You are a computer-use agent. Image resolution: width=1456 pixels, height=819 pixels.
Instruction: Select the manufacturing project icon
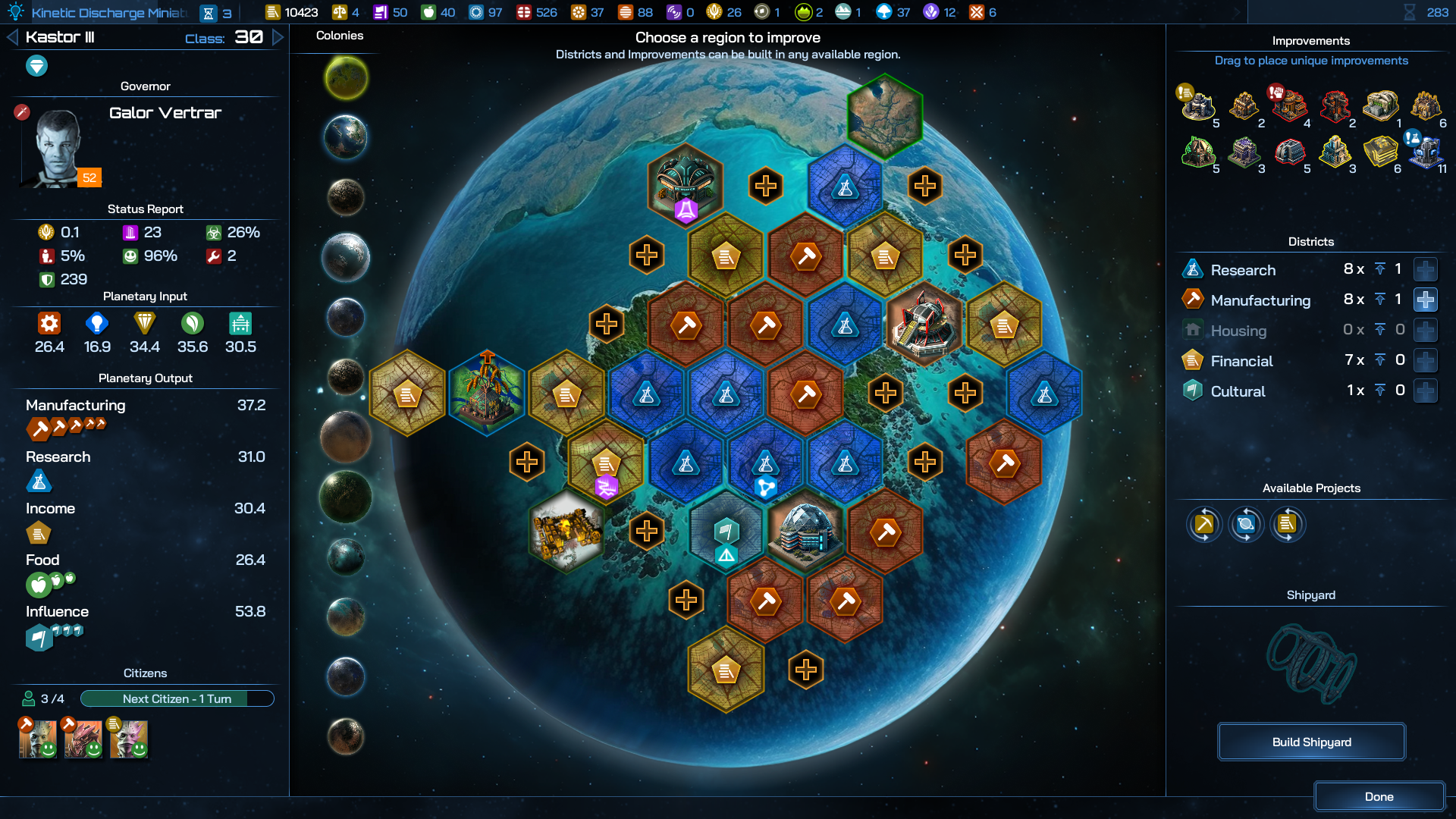pyautogui.click(x=1204, y=524)
